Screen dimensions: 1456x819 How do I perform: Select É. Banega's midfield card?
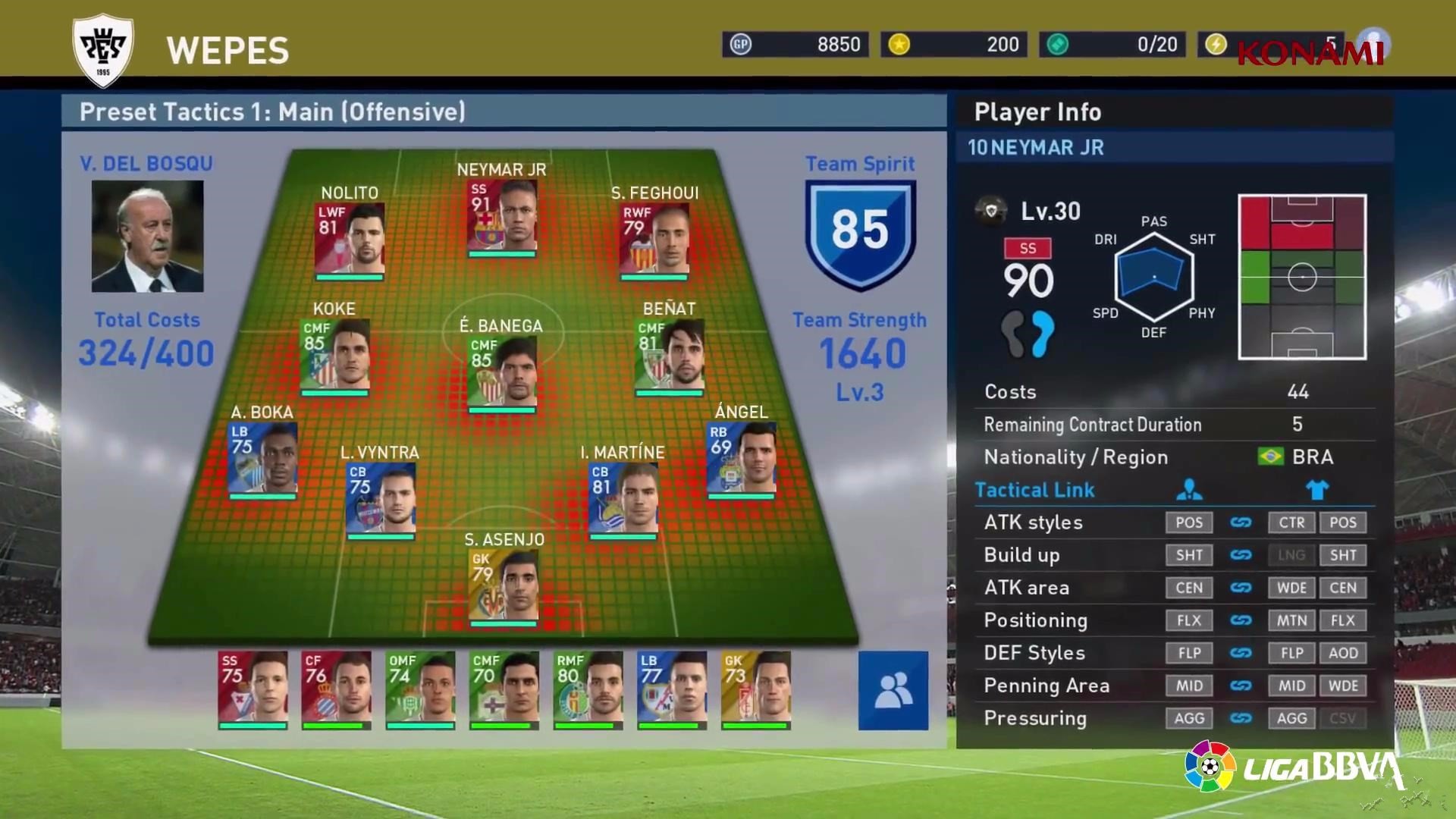502,372
